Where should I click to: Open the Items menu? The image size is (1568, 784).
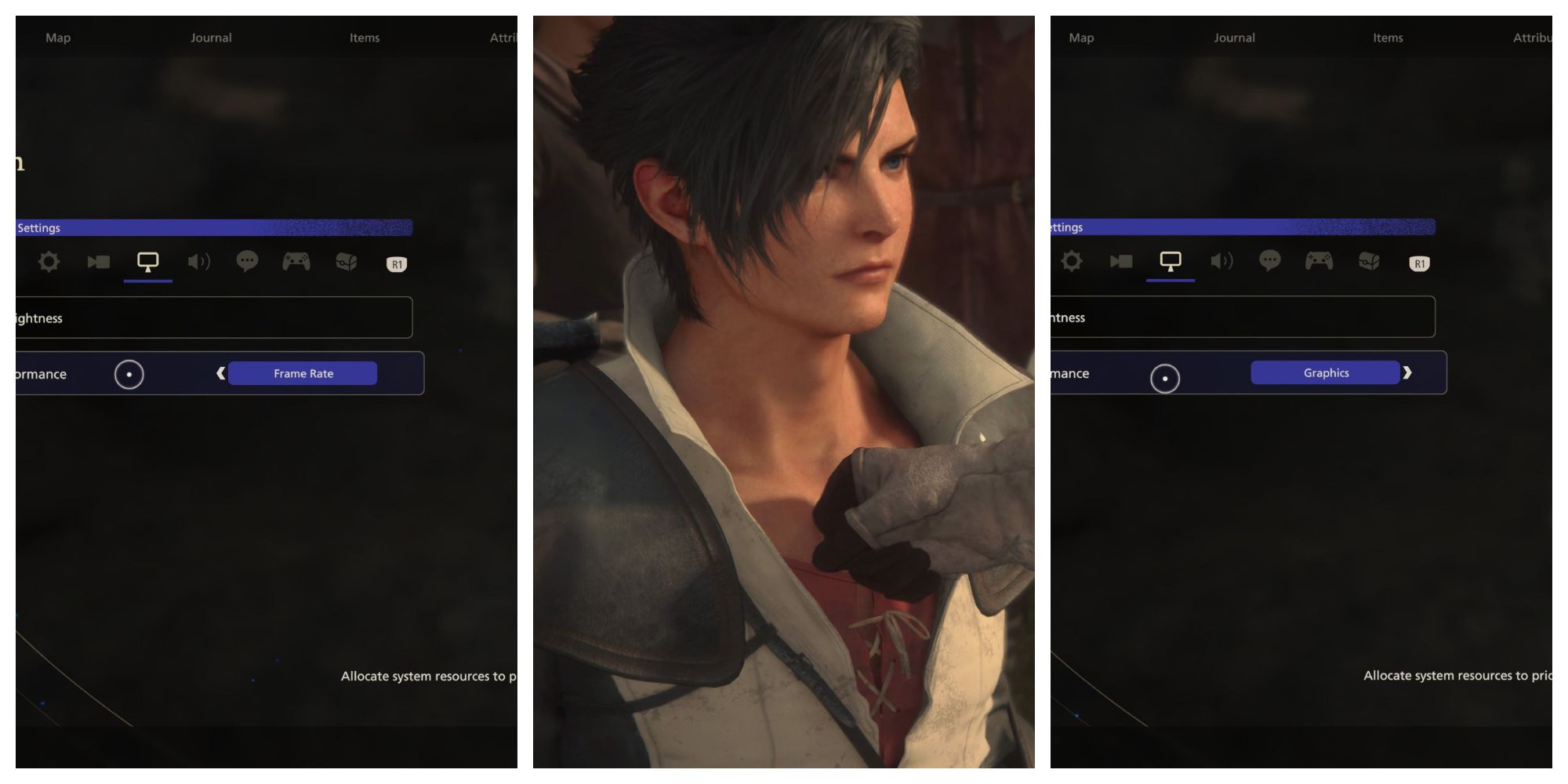point(364,37)
